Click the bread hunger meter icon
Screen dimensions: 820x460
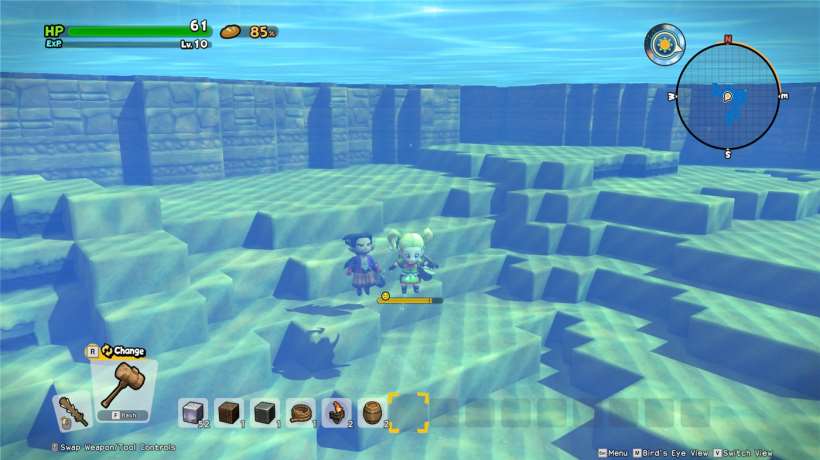point(231,32)
